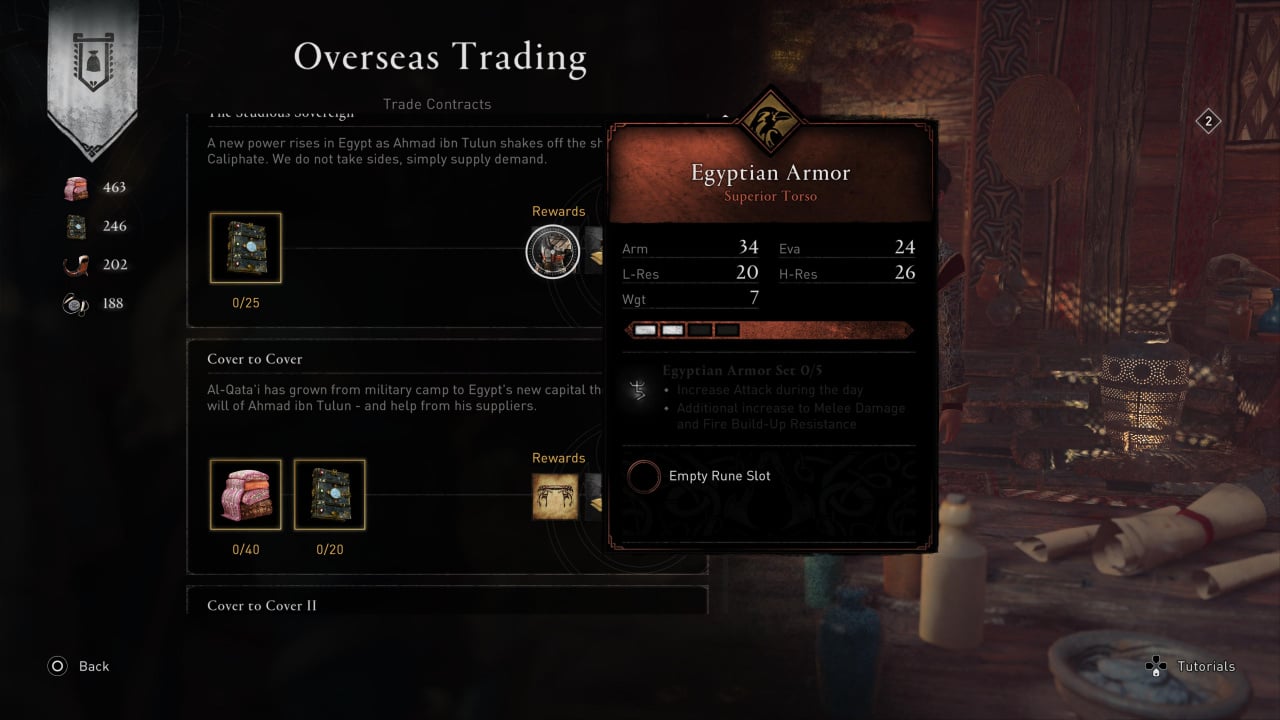The width and height of the screenshot is (1280, 720).
Task: Choose the pink fabric trade good 0/40
Action: (x=245, y=495)
